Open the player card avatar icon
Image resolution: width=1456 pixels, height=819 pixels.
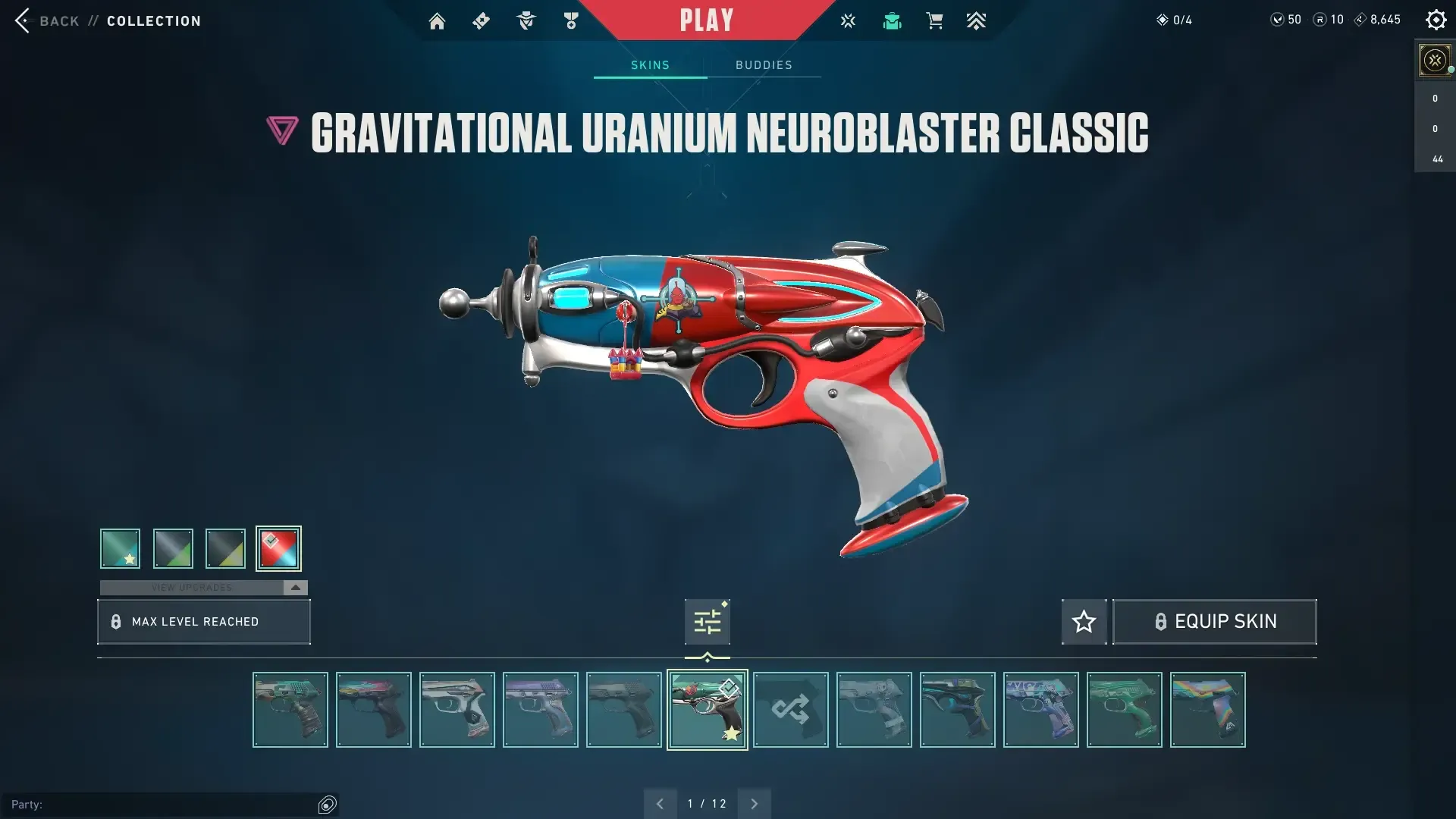1434,61
